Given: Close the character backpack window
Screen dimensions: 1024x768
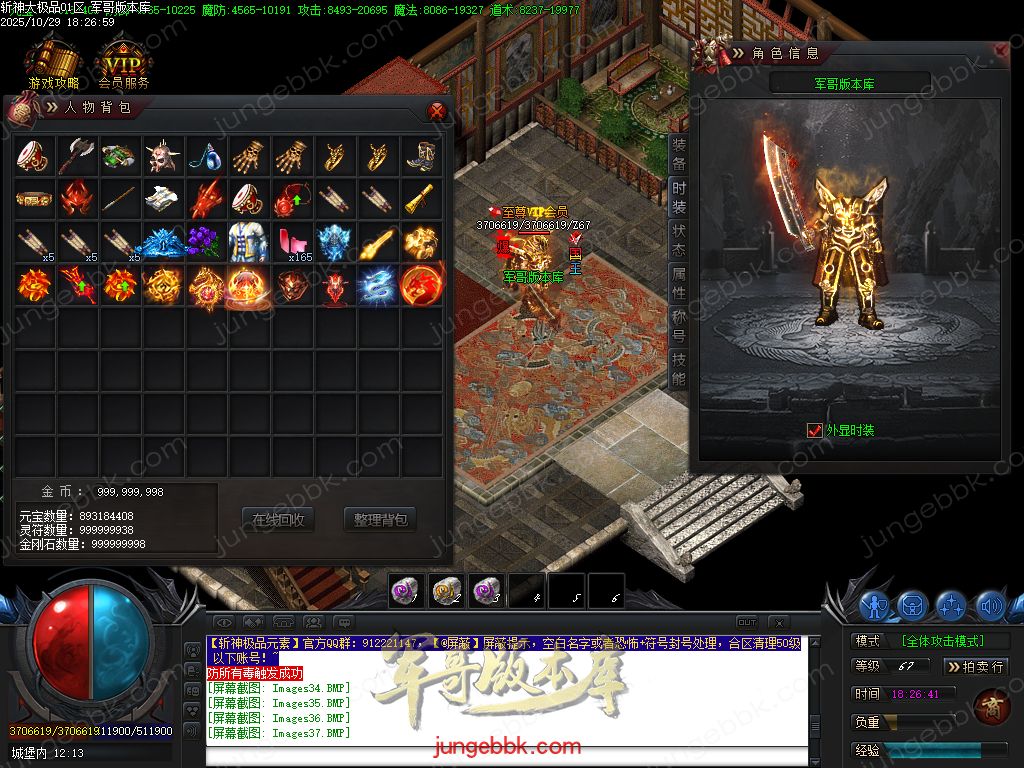Looking at the screenshot, I should click(x=436, y=110).
